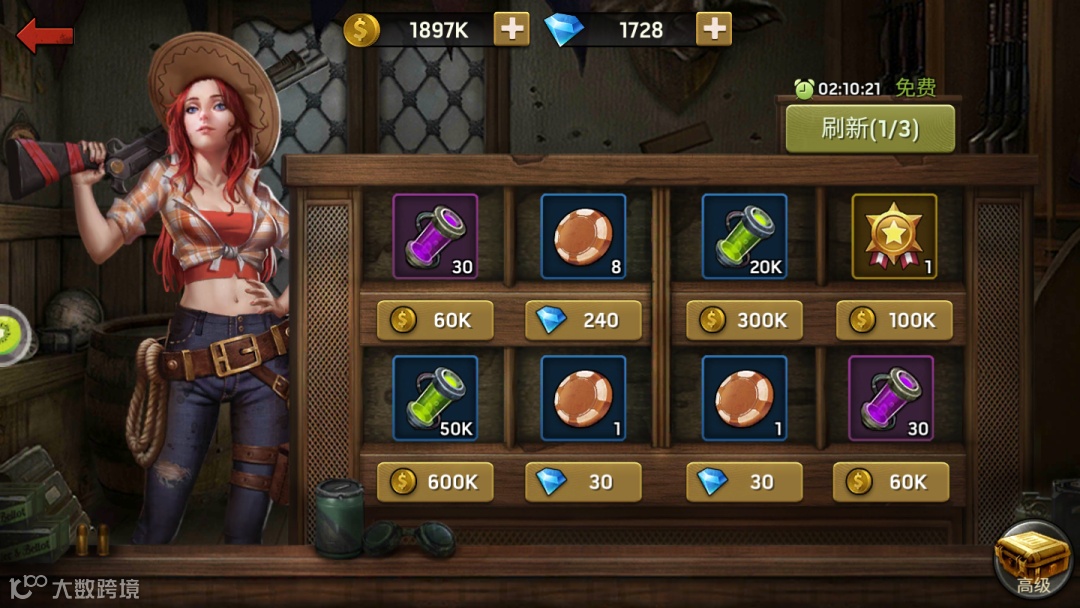Viewport: 1080px width, 608px height.
Task: Refresh the shop with 刷新(1/3) button
Action: pyautogui.click(x=869, y=128)
